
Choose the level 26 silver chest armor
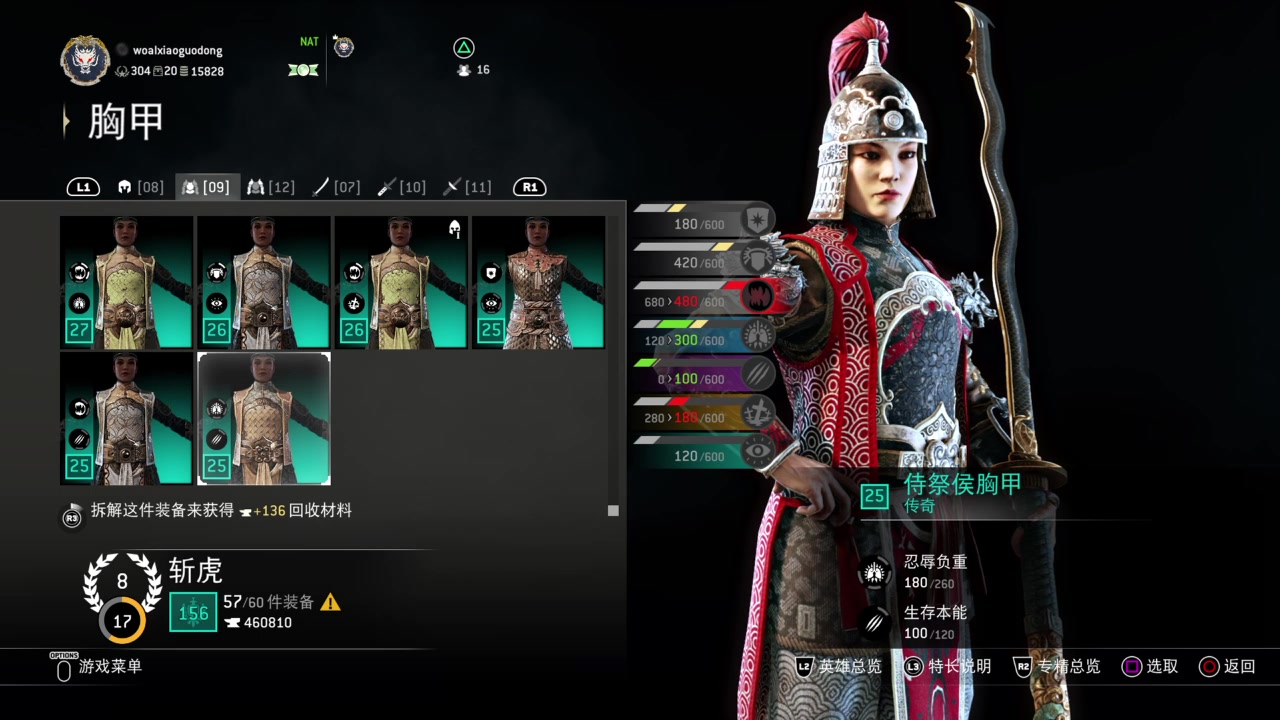(x=264, y=282)
